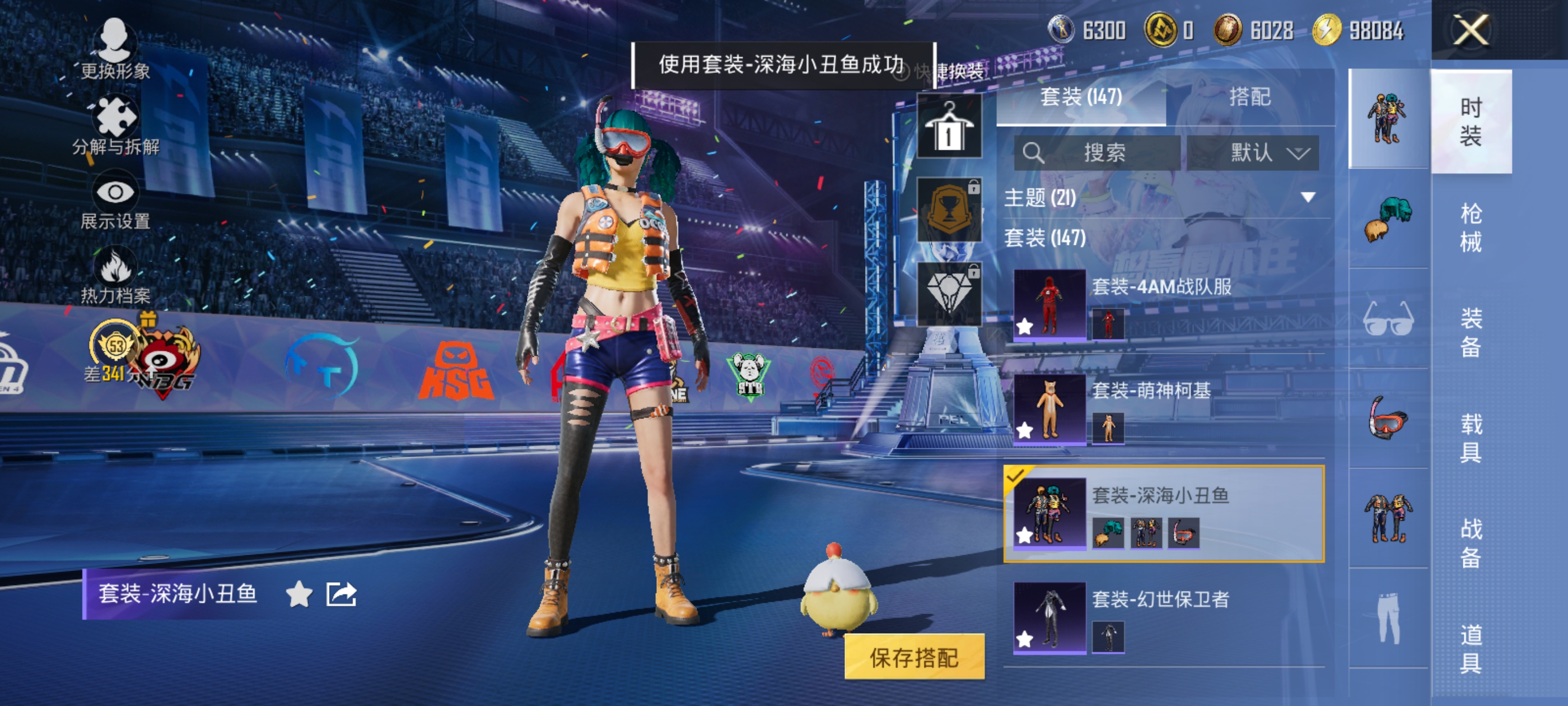Open wardrobe preset hanger slot 1
The height and width of the screenshot is (706, 1568).
[948, 127]
